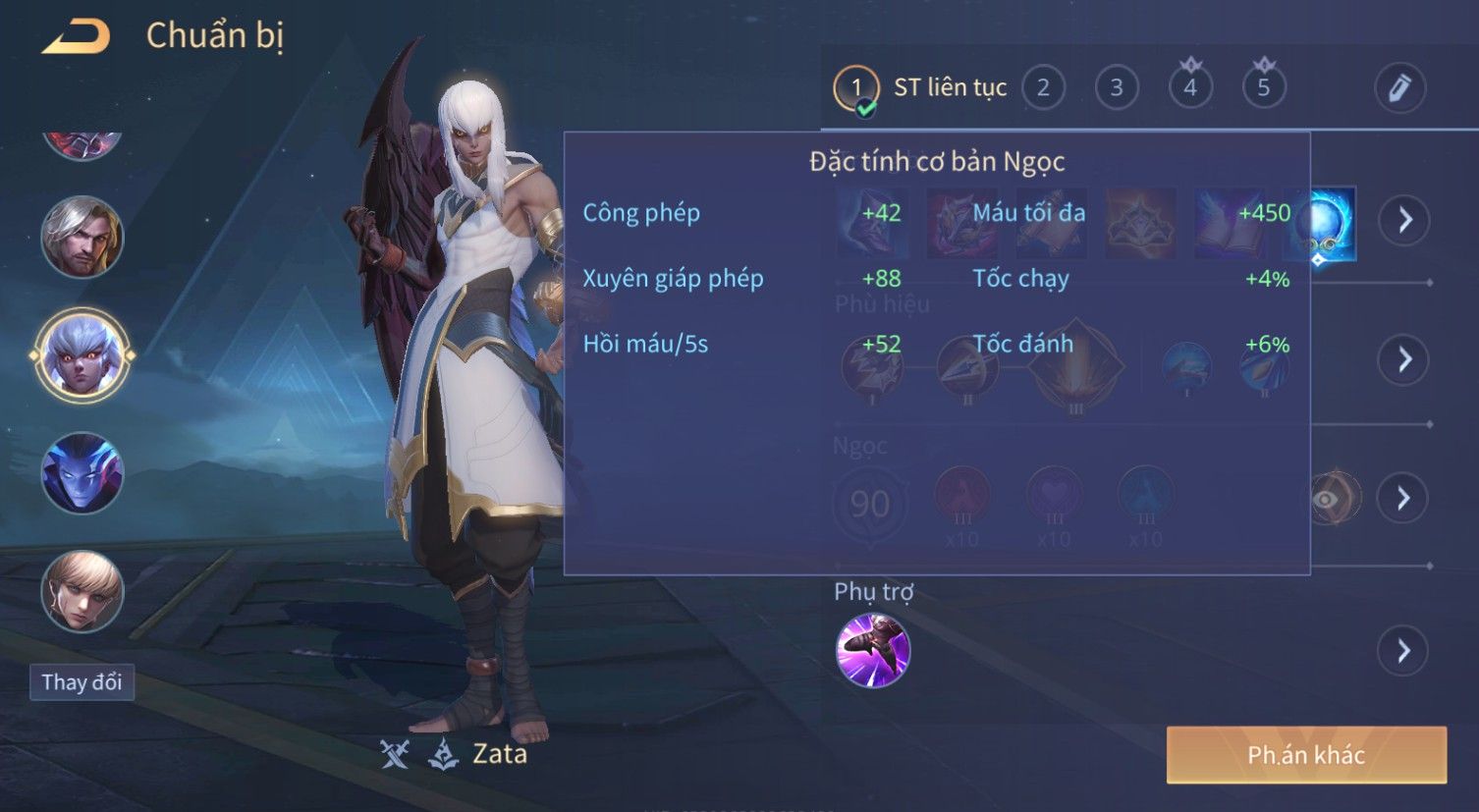Pick the white-bearded hero portrait
1479x812 pixels.
[82, 237]
